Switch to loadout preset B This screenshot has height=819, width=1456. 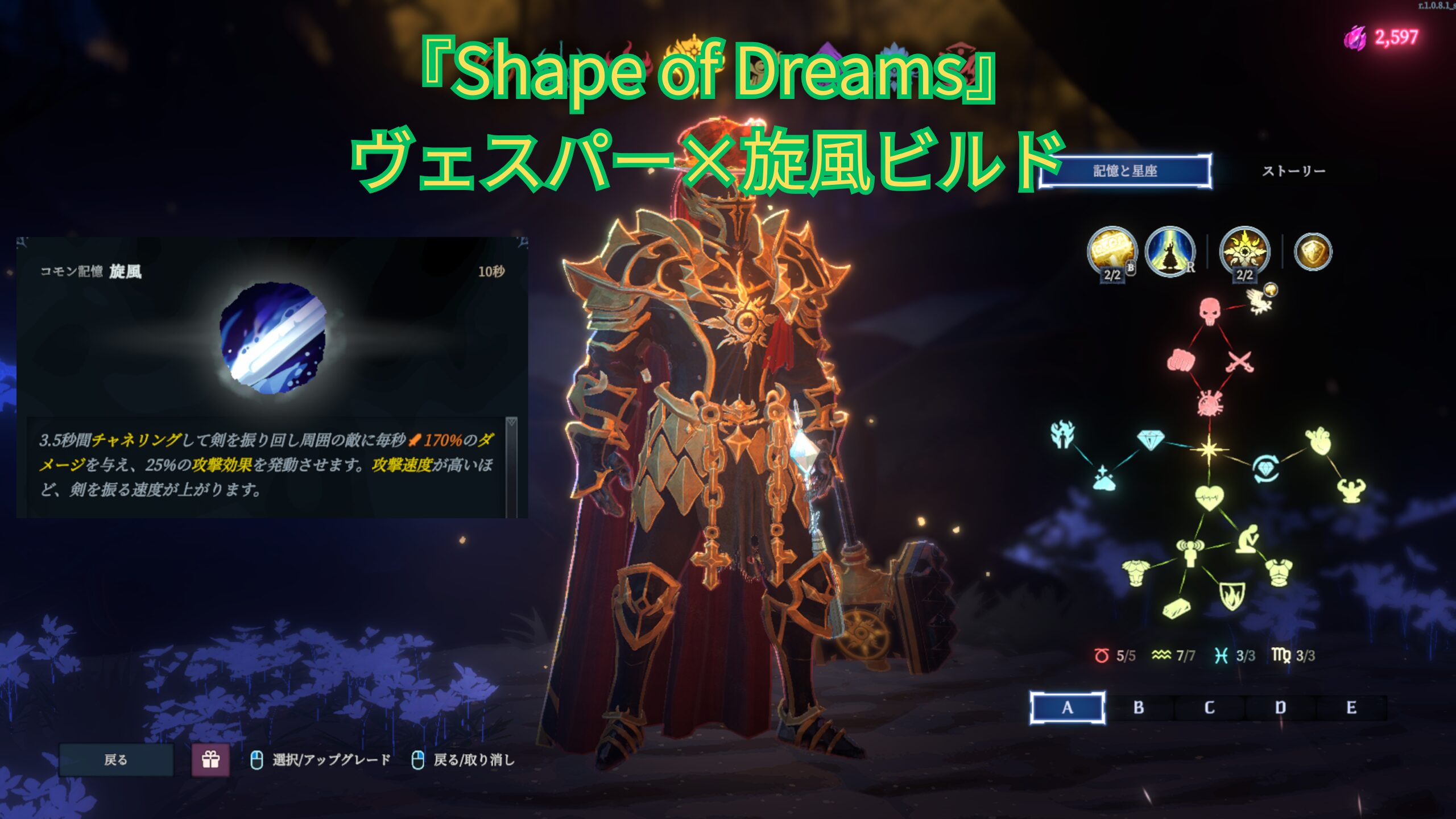click(1138, 708)
